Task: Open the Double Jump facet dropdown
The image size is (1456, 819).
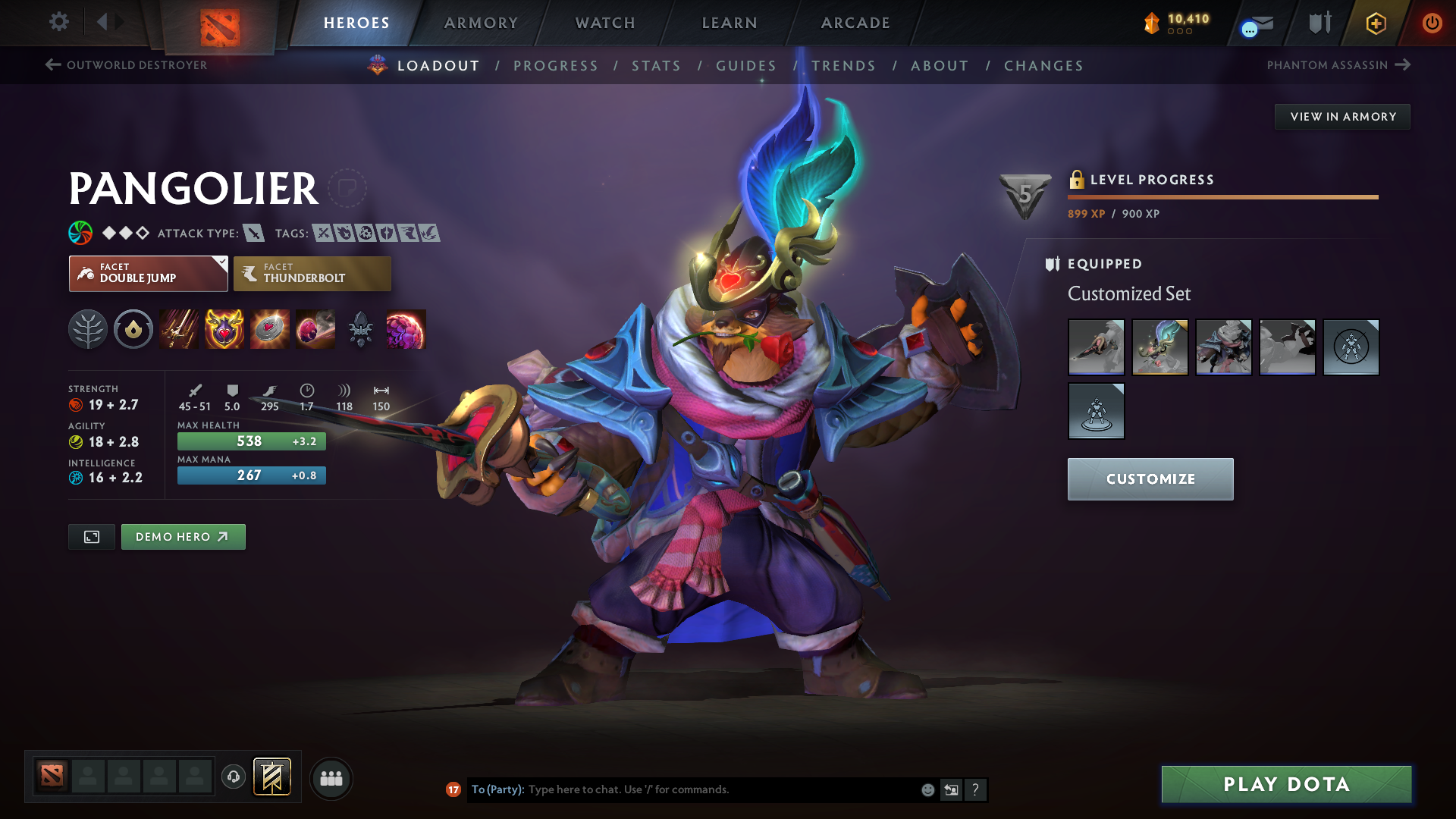Action: (221, 263)
